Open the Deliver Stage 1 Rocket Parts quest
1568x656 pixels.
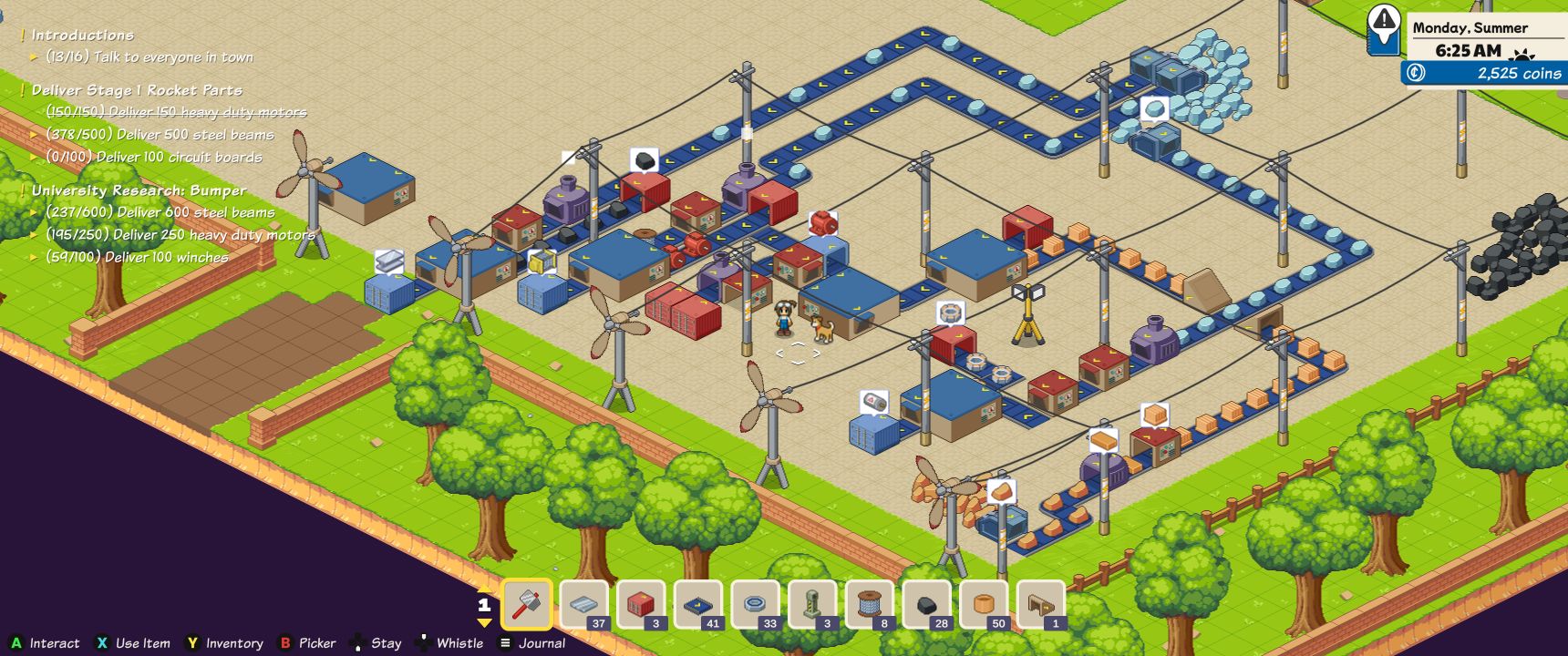(x=137, y=90)
